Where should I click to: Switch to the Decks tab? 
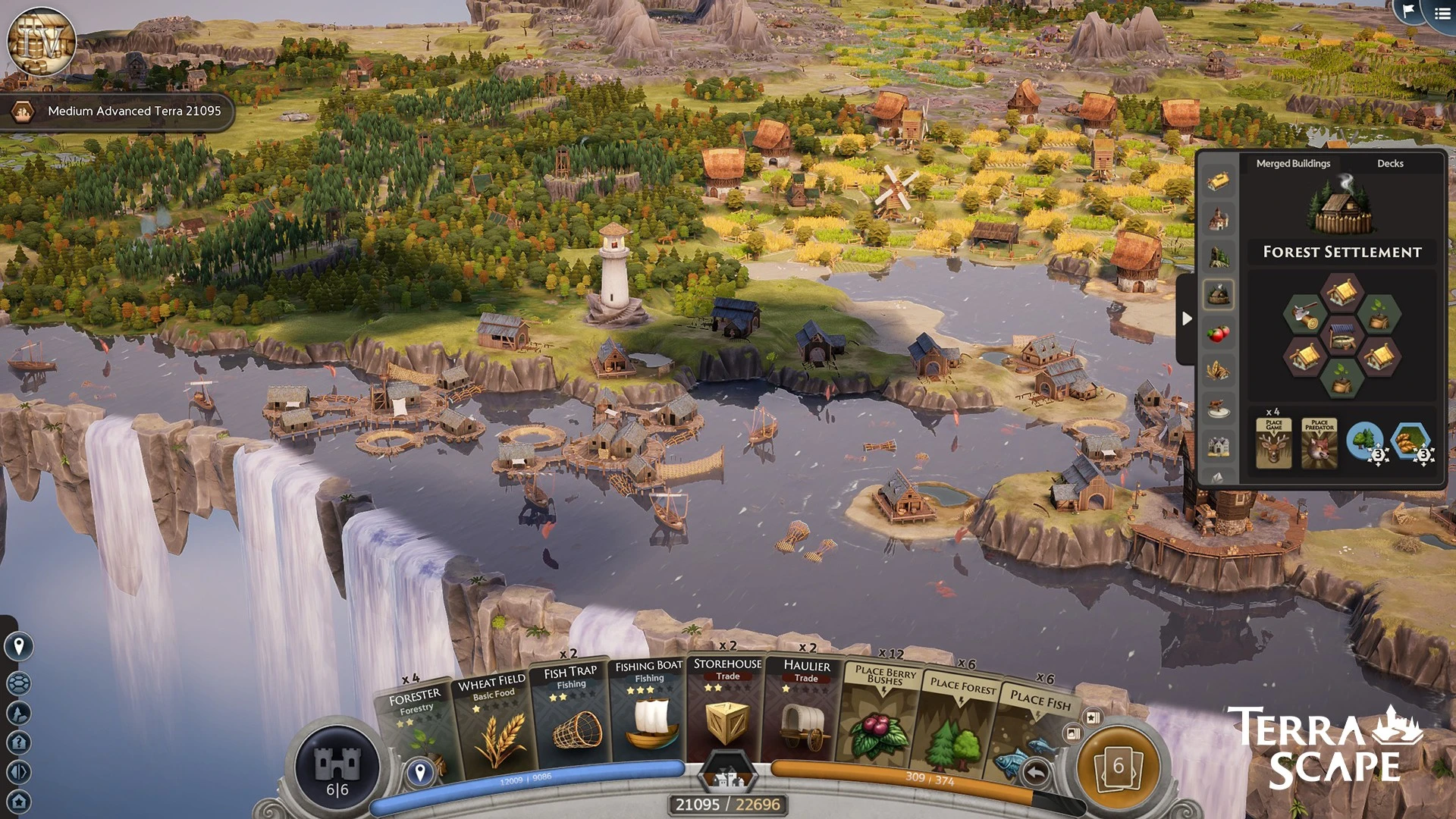[x=1390, y=163]
